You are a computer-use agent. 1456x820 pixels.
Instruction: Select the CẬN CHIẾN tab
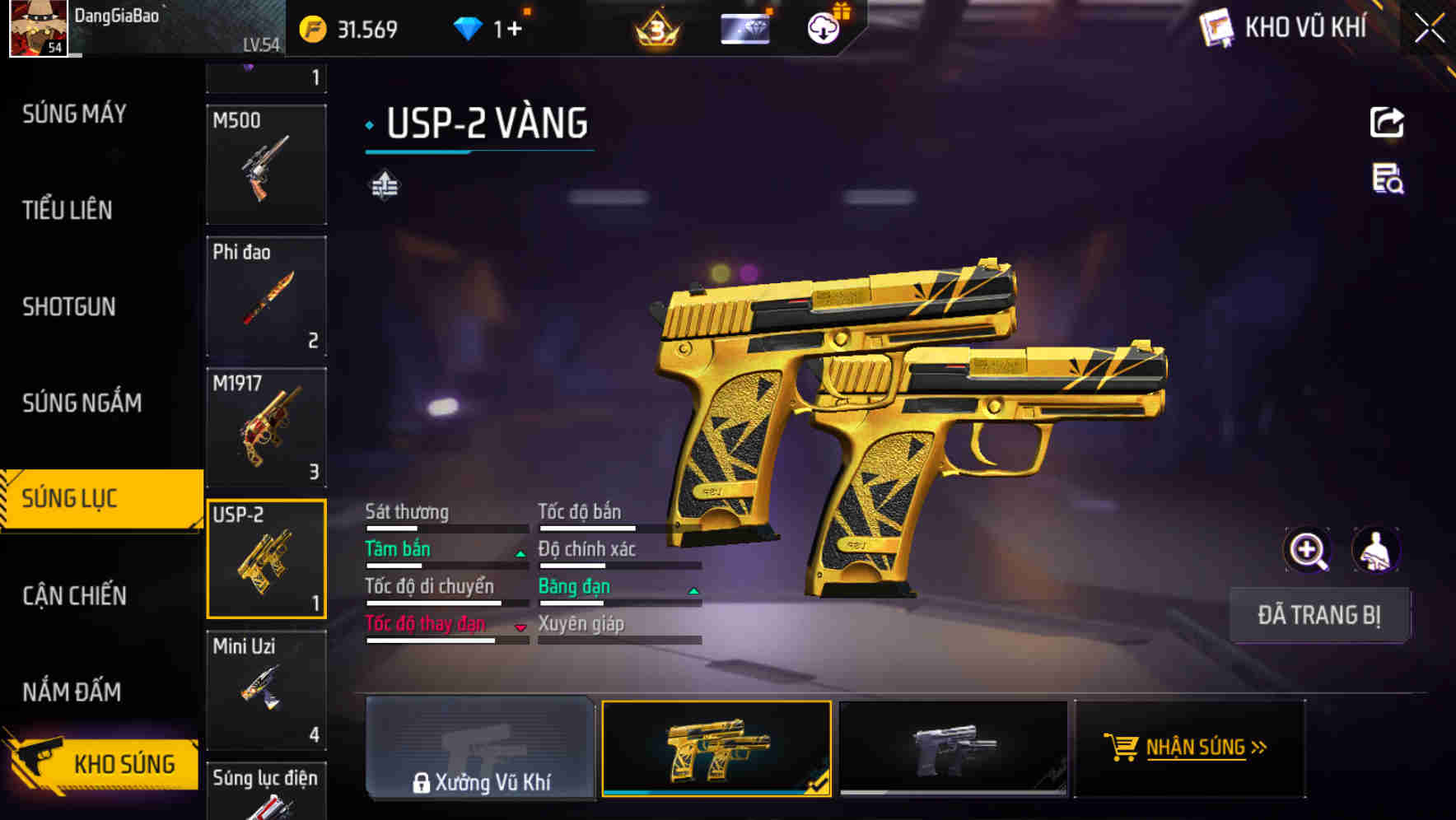(77, 595)
